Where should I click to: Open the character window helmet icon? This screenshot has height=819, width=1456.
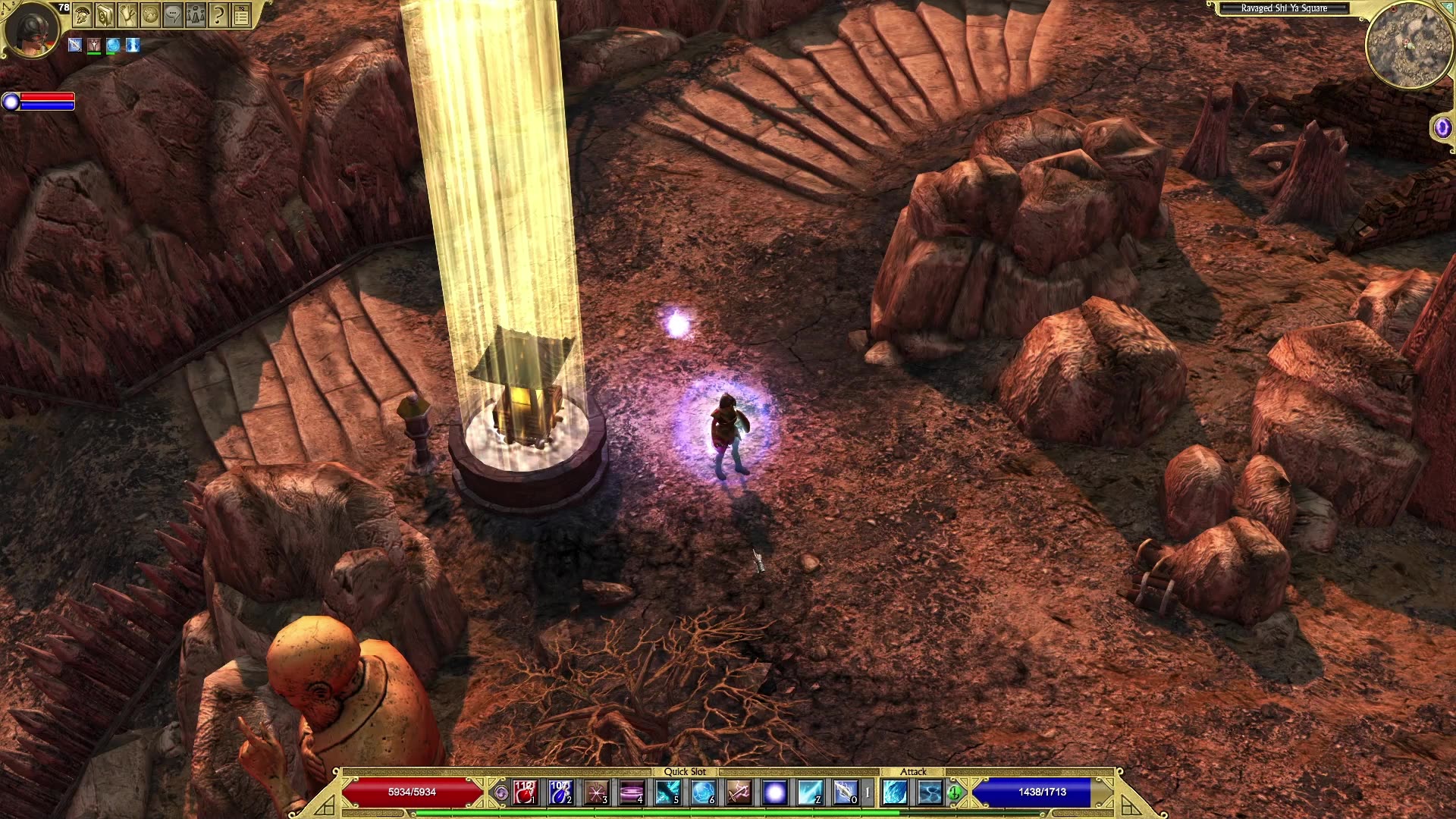(x=82, y=14)
